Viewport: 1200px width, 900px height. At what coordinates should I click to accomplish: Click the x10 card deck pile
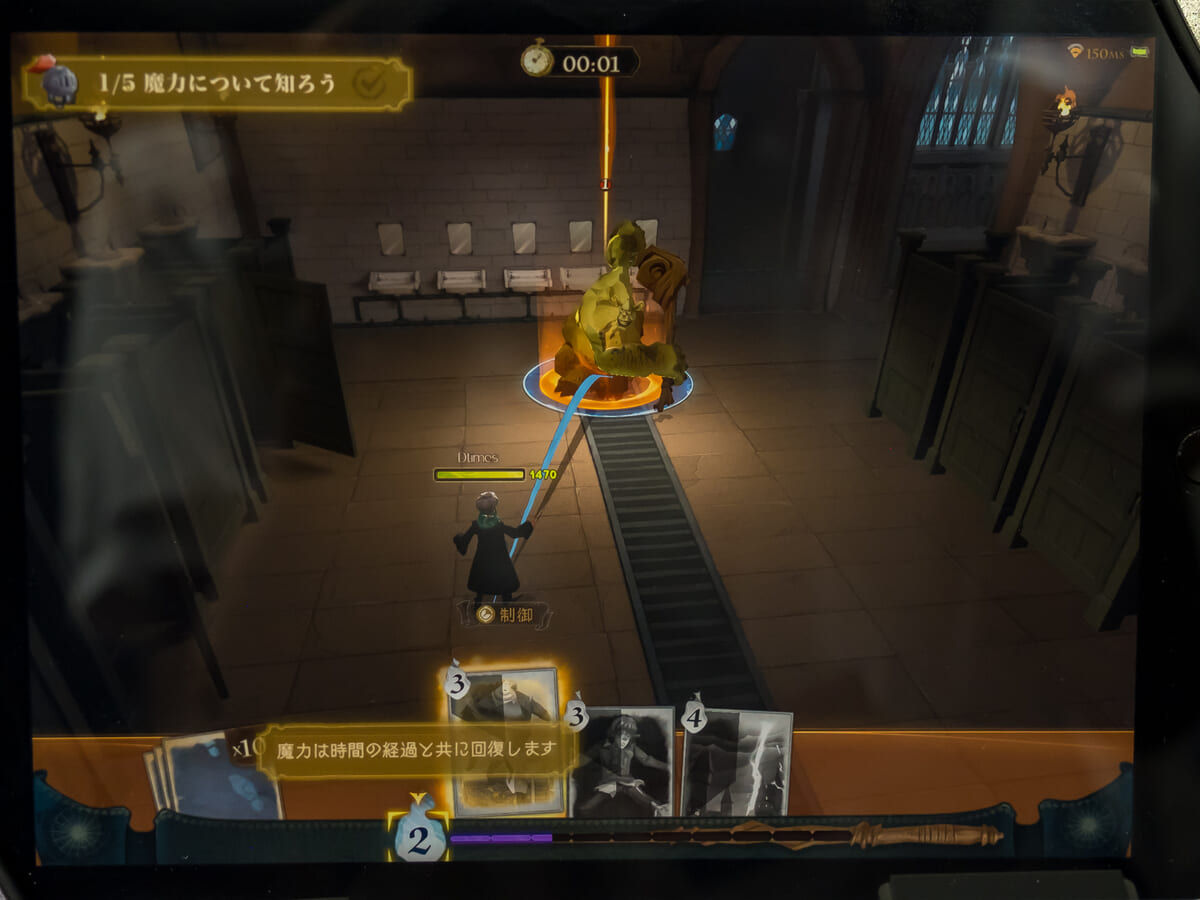click(213, 775)
